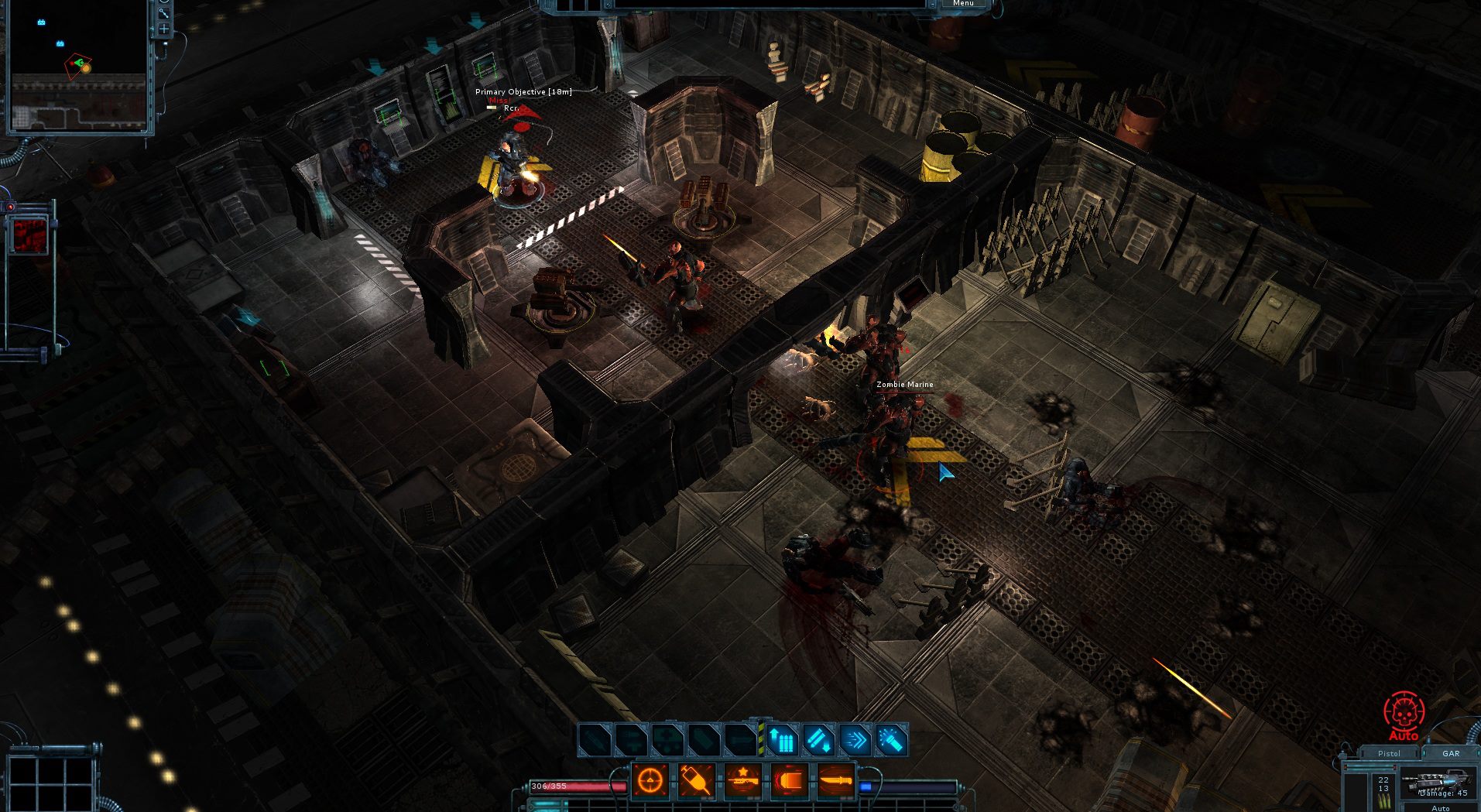
Task: Select the red squad member portrait
Action: (x=30, y=235)
